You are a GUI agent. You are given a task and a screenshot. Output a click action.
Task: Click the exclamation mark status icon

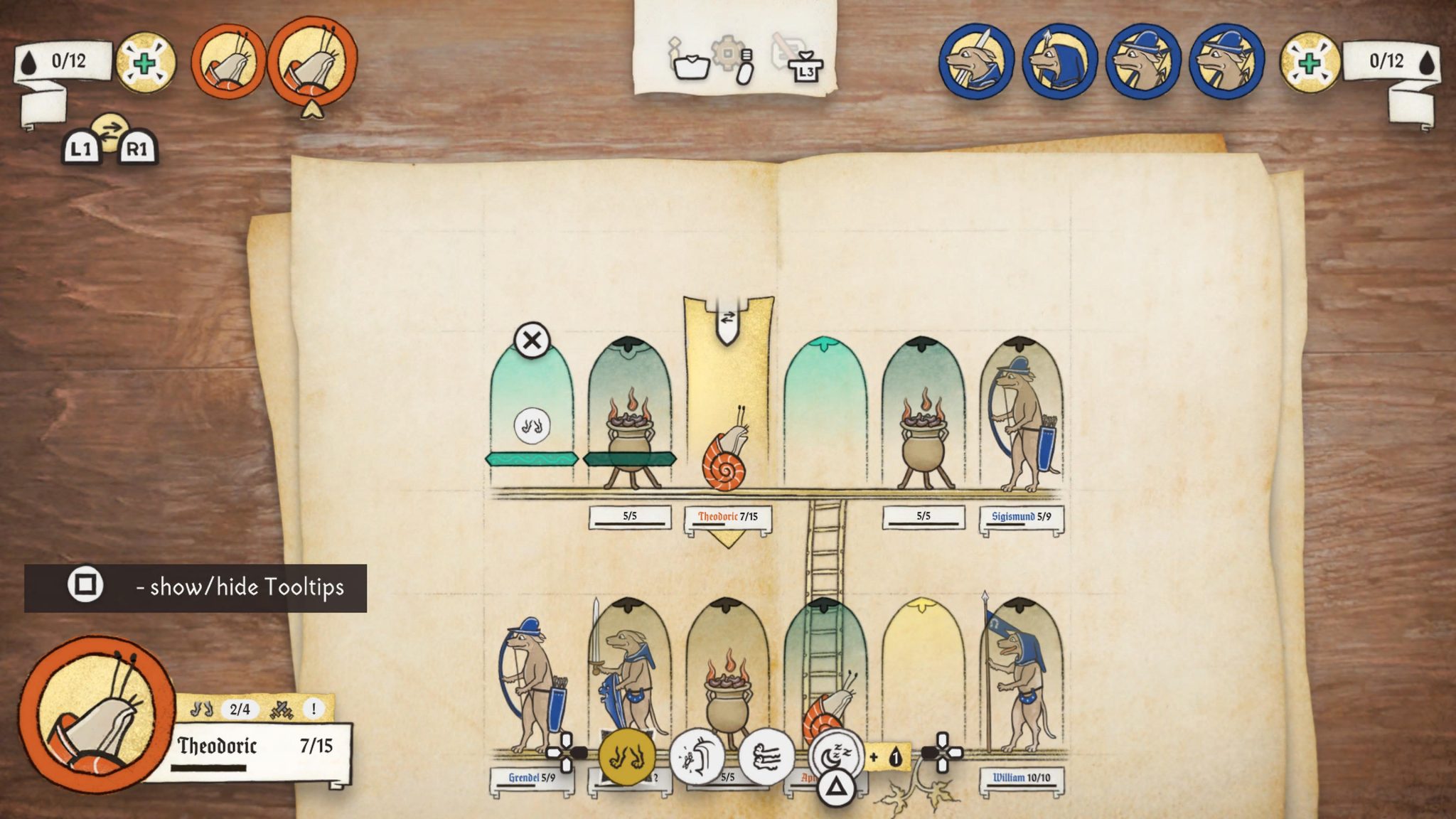click(314, 708)
